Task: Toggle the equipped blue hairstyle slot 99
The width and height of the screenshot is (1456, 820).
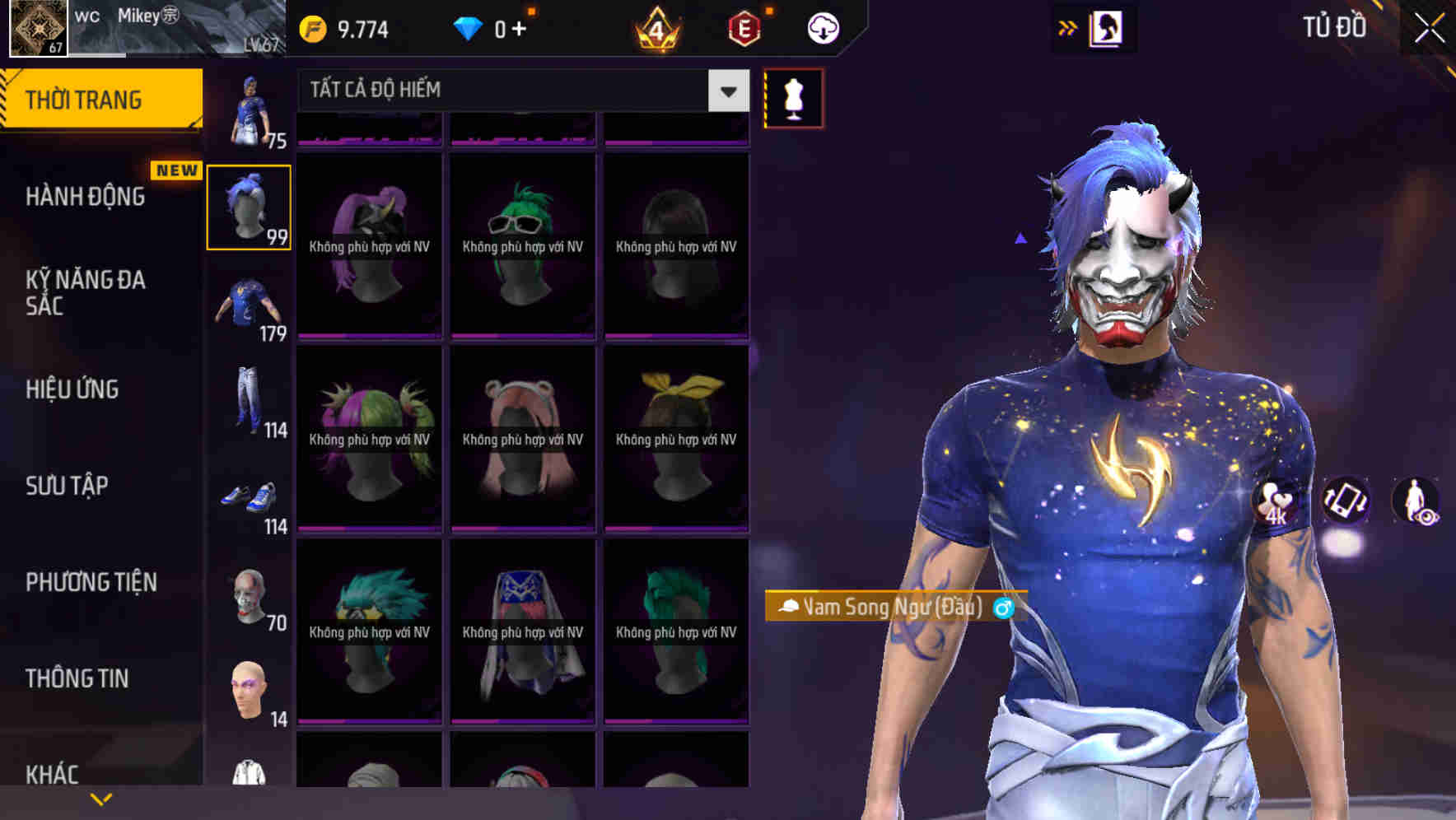Action: tap(249, 204)
